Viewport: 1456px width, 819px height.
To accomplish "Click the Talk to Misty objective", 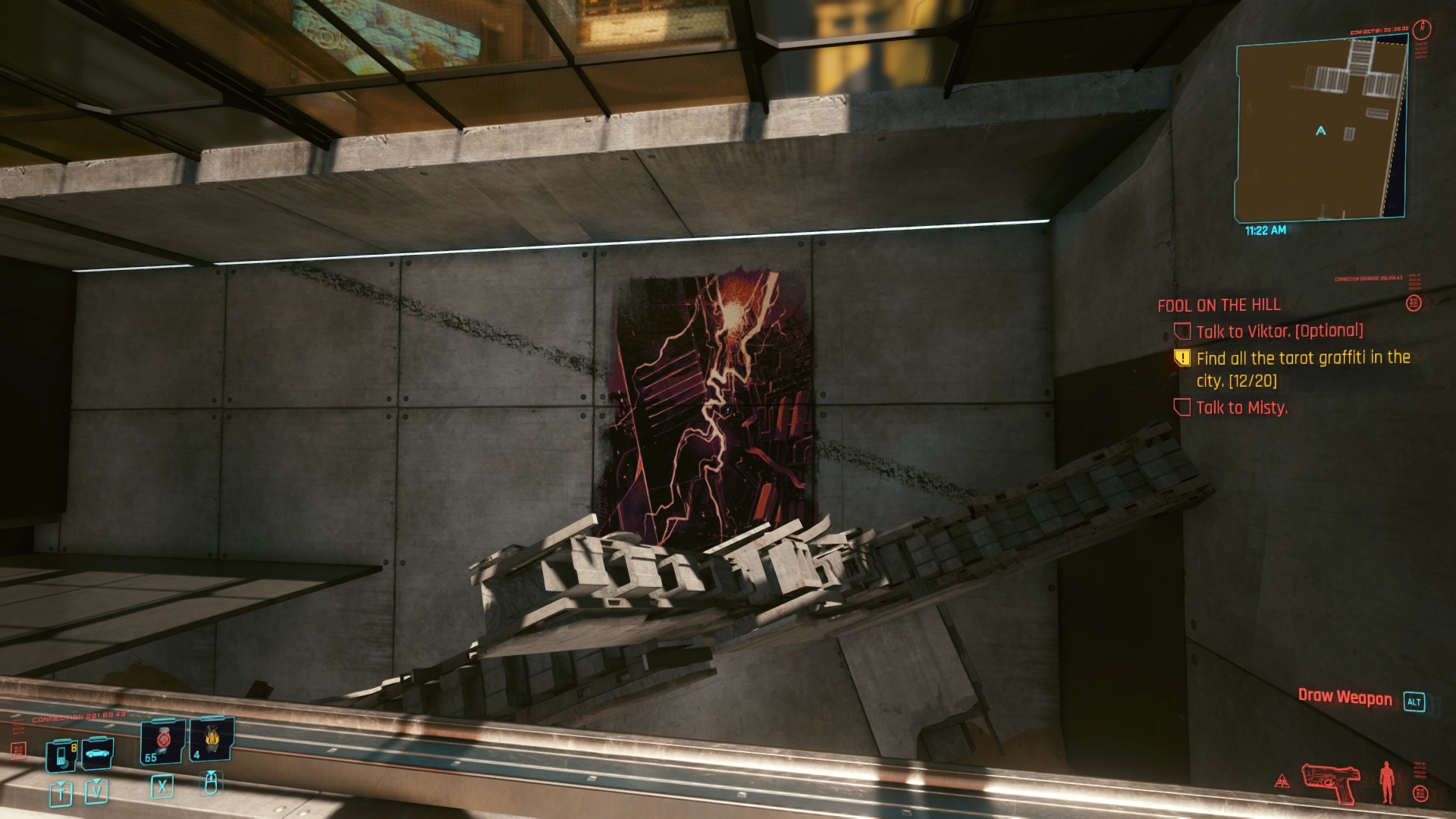I will point(1241,408).
